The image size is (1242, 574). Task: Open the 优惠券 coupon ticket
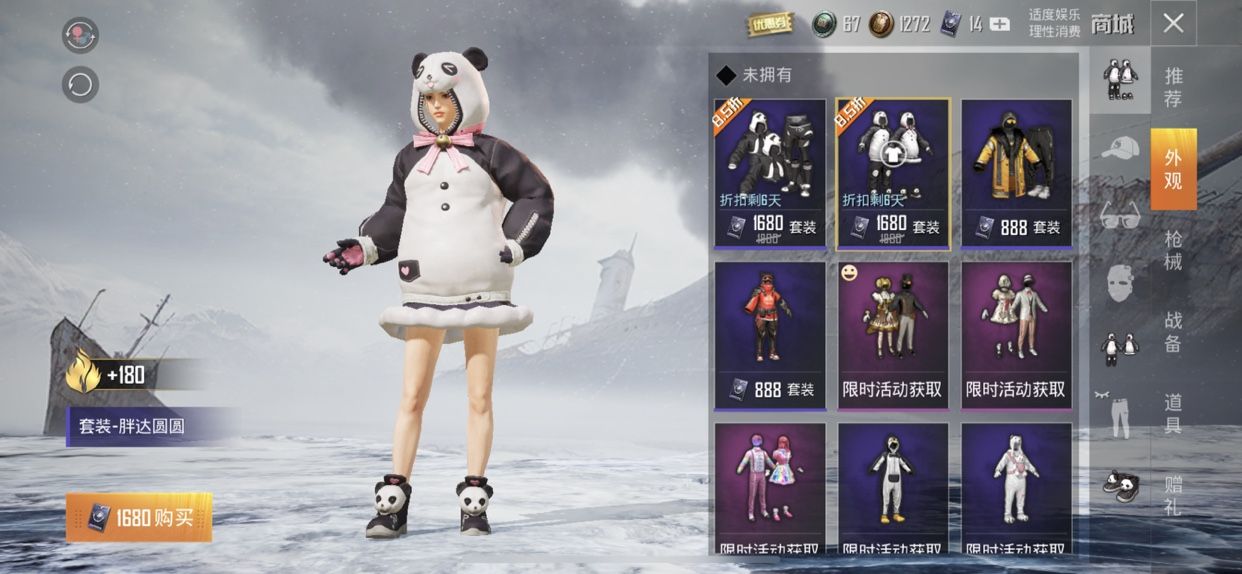click(x=769, y=24)
